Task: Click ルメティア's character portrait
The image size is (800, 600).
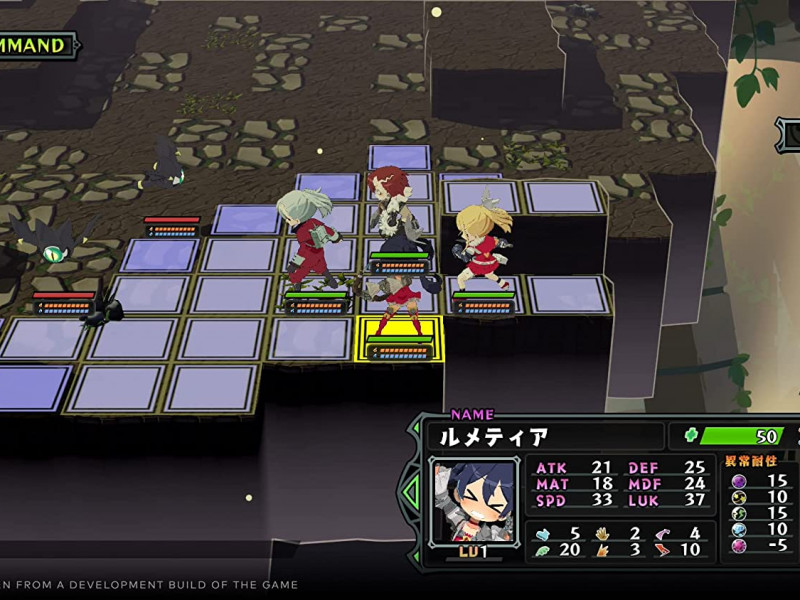Action: click(x=474, y=500)
